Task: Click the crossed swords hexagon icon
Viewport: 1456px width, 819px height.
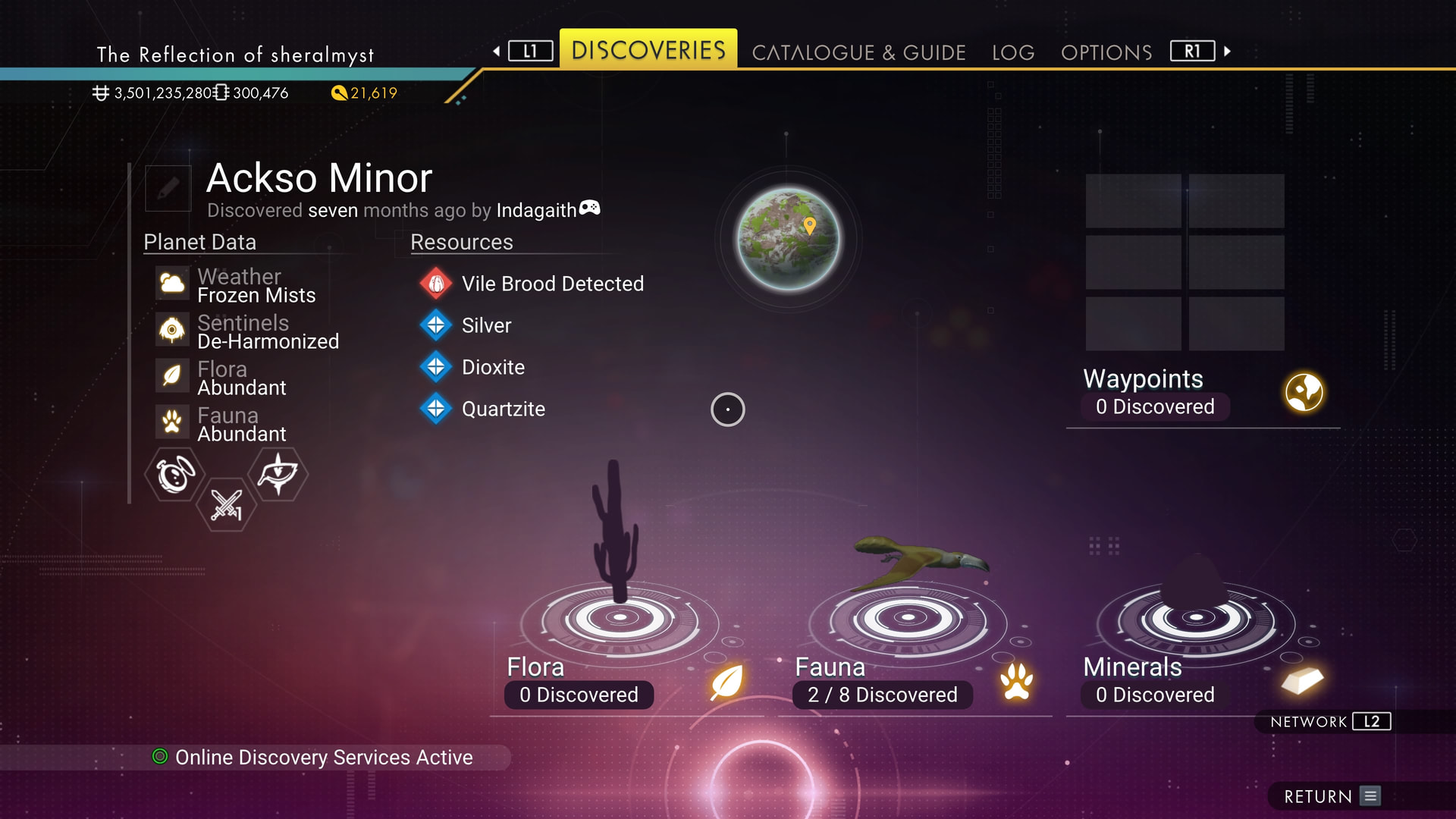Action: tap(226, 504)
